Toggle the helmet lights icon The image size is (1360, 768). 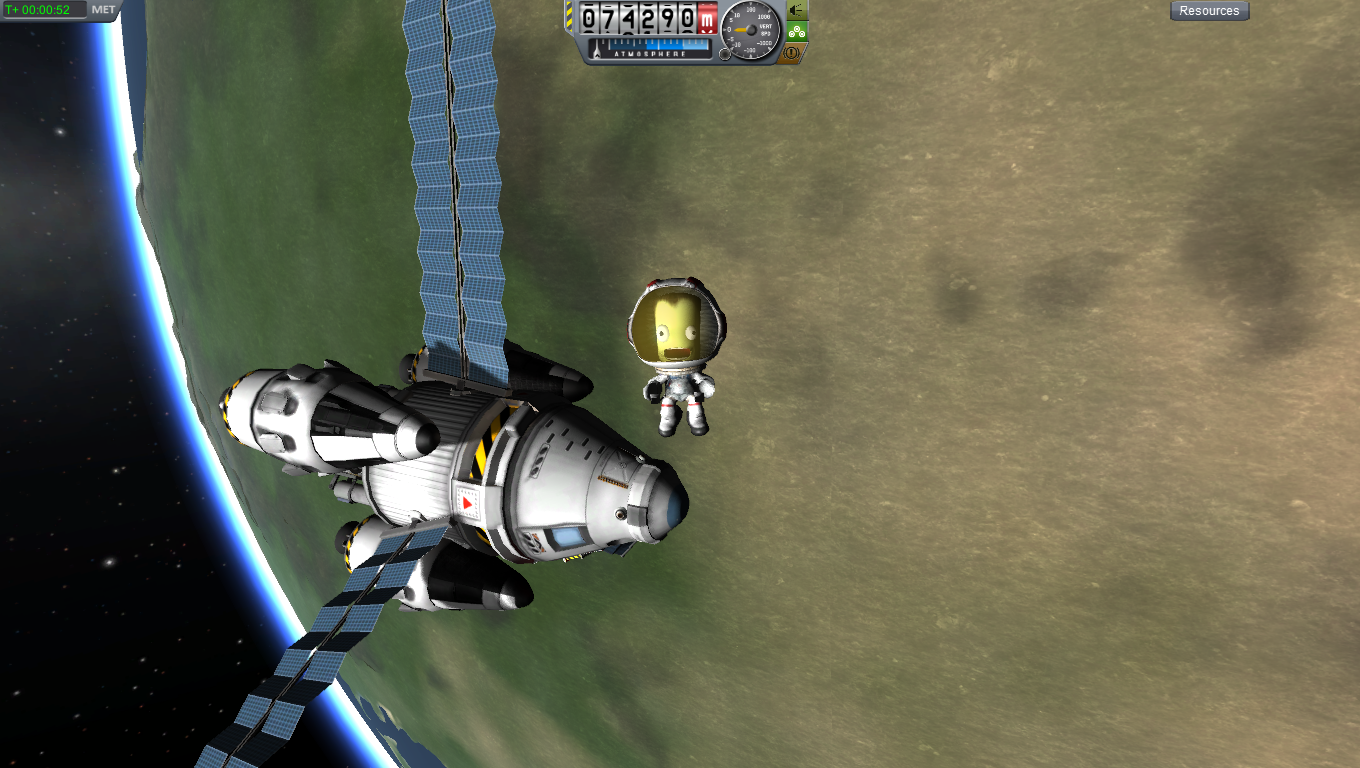tap(797, 10)
